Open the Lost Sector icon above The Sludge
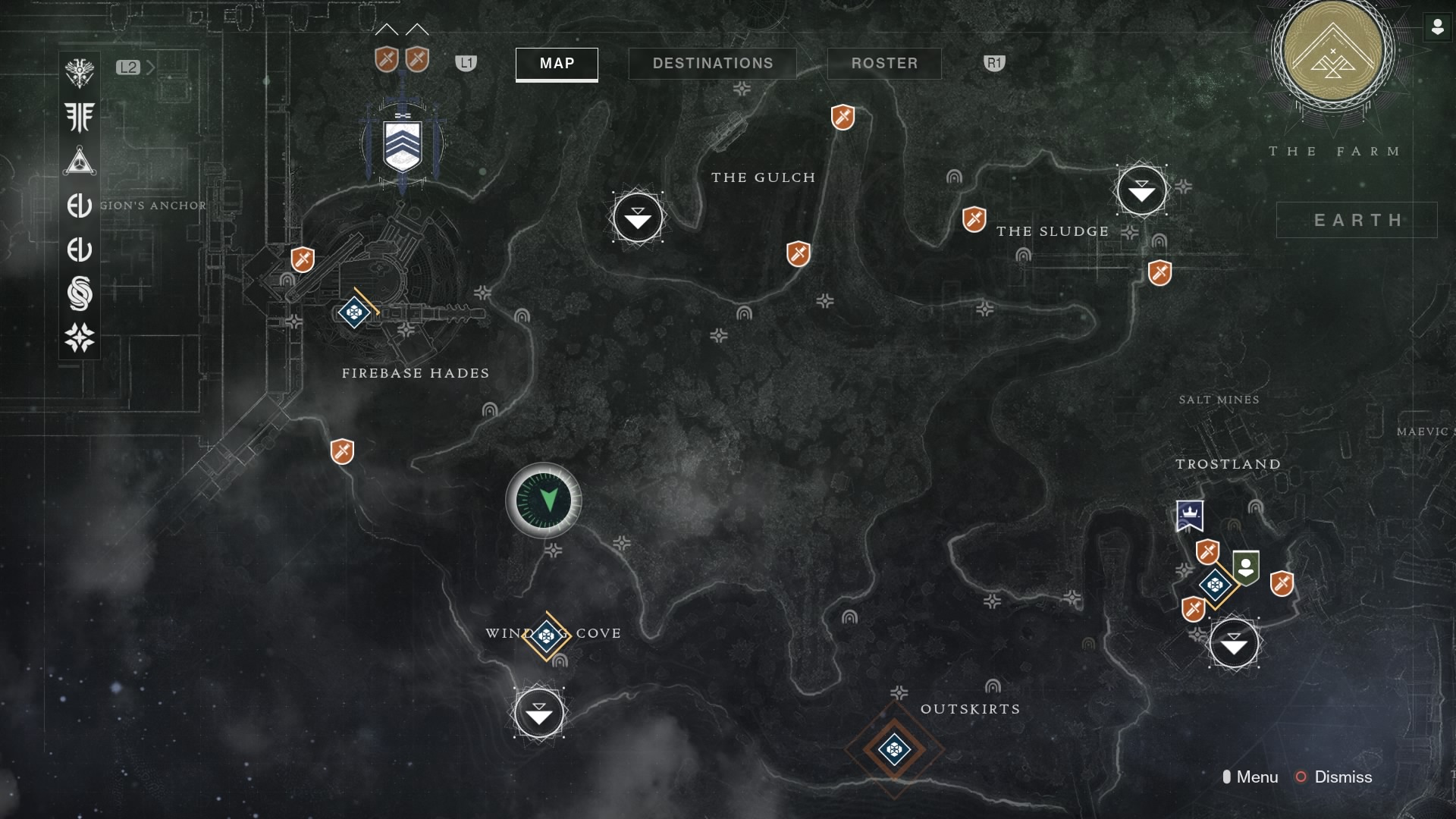The height and width of the screenshot is (819, 1456). click(x=1141, y=191)
